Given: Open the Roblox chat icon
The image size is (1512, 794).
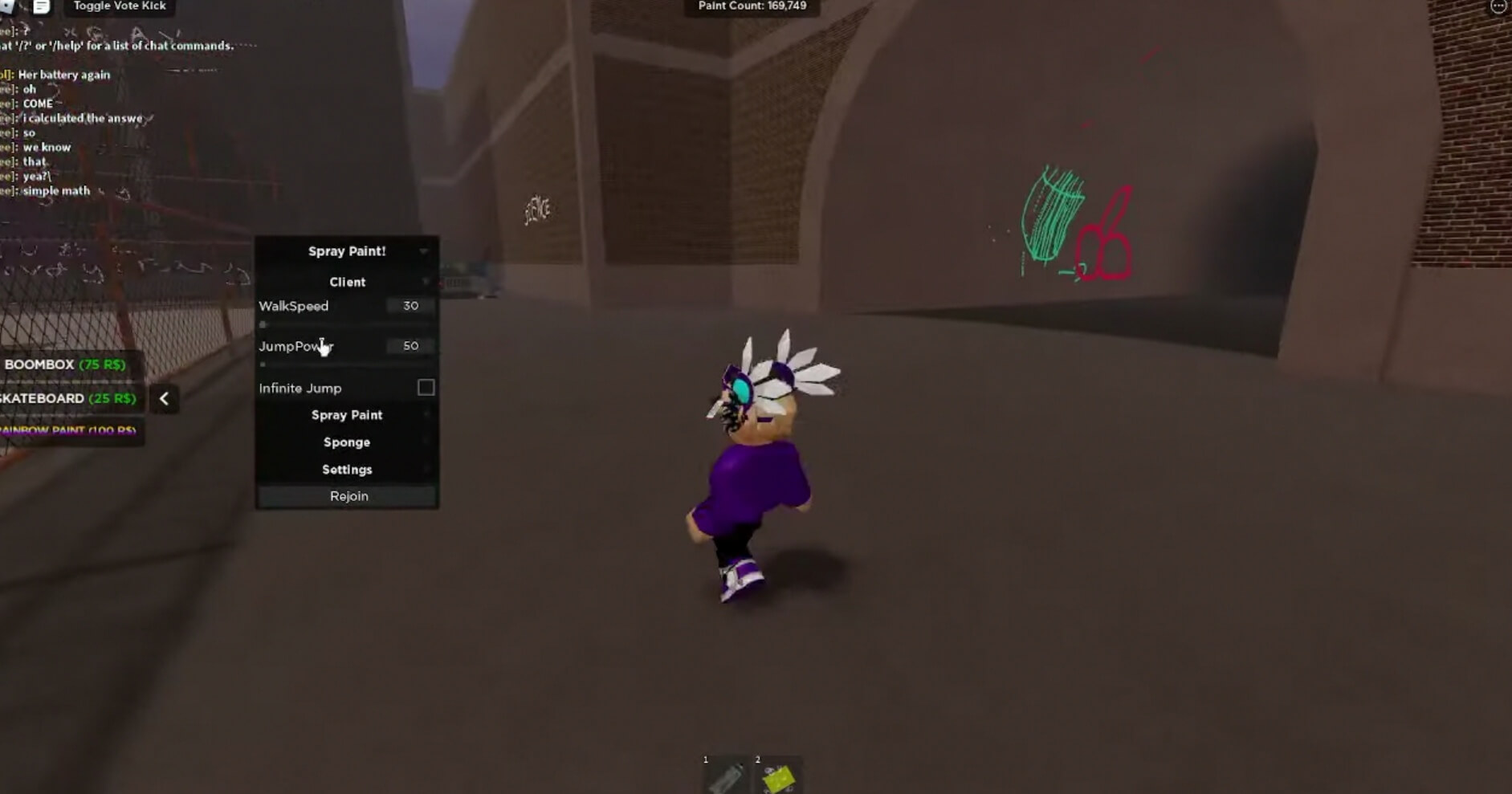Looking at the screenshot, I should point(41,6).
